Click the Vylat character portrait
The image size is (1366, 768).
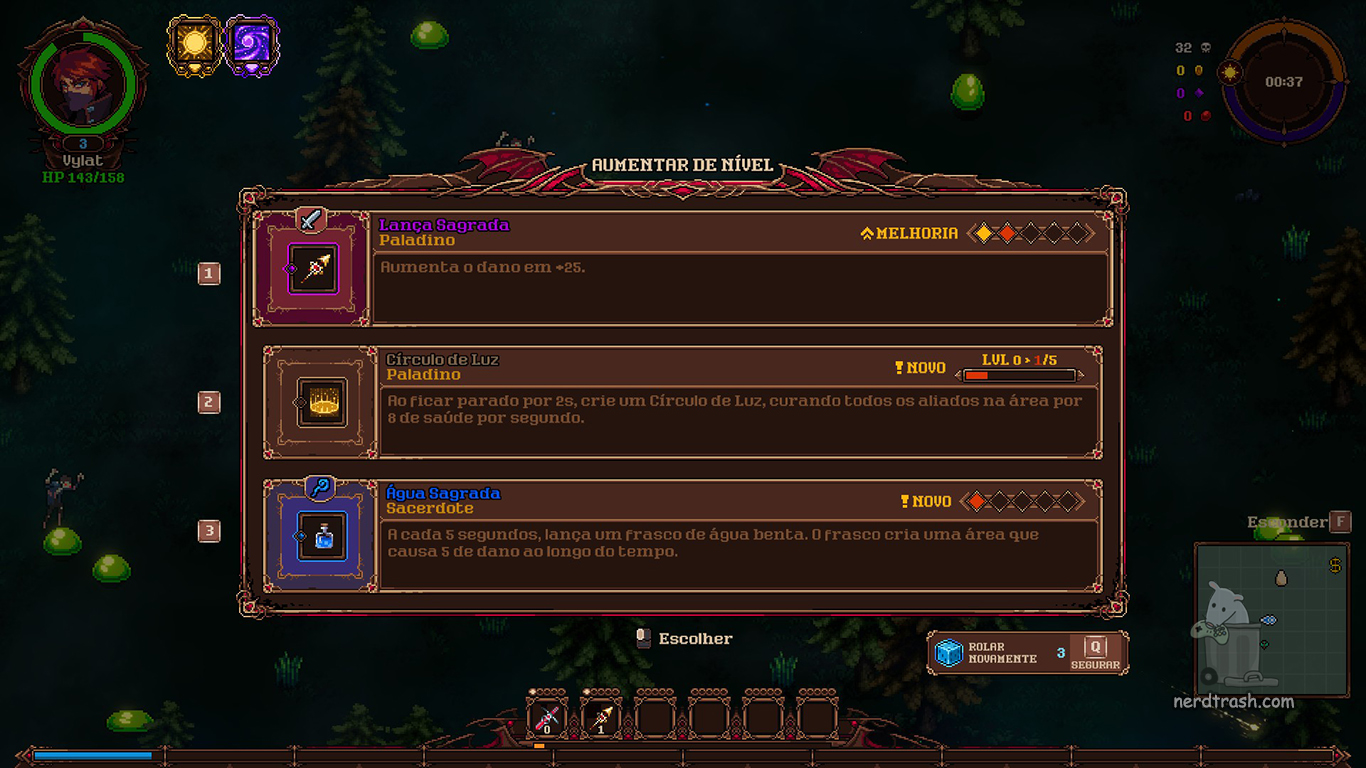click(x=82, y=85)
